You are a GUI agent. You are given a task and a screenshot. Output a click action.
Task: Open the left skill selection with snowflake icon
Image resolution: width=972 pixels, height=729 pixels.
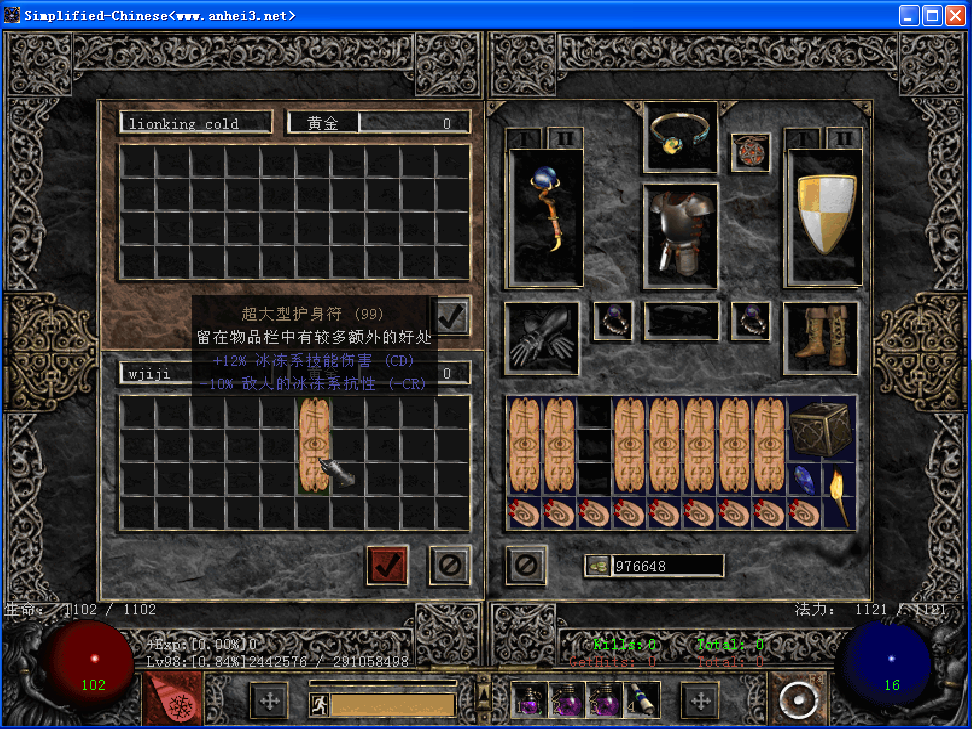coord(173,699)
